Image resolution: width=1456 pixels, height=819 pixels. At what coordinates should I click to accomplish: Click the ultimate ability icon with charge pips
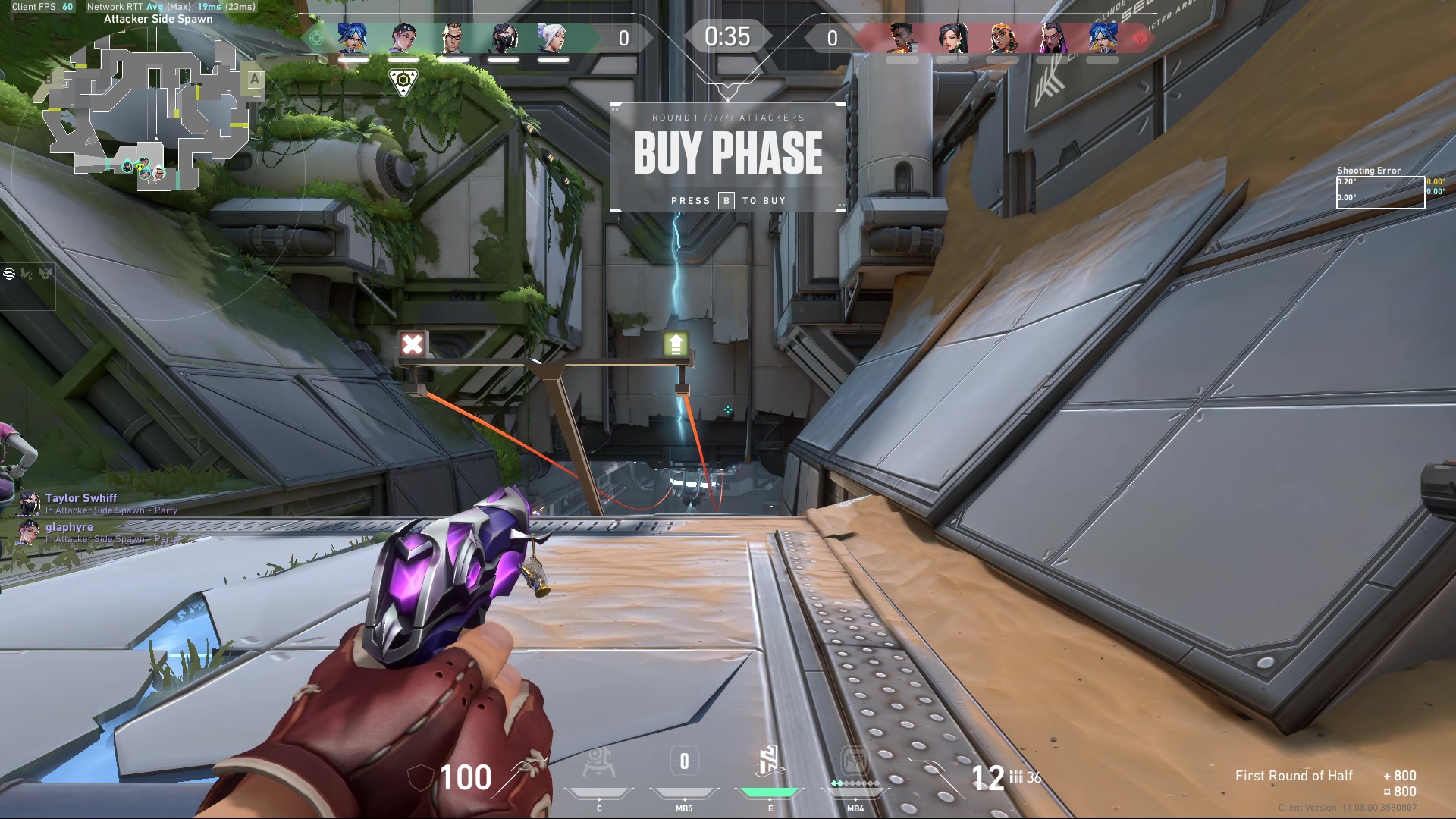tap(855, 762)
